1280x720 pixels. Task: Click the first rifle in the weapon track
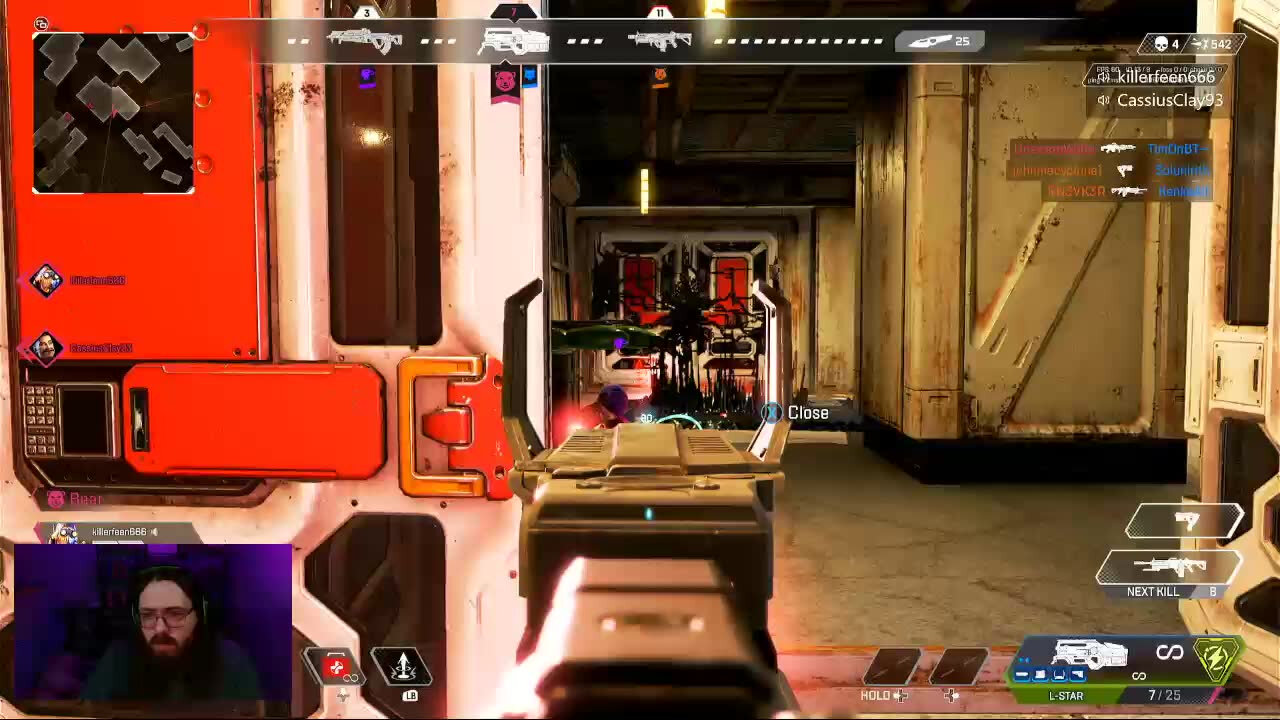coord(364,41)
